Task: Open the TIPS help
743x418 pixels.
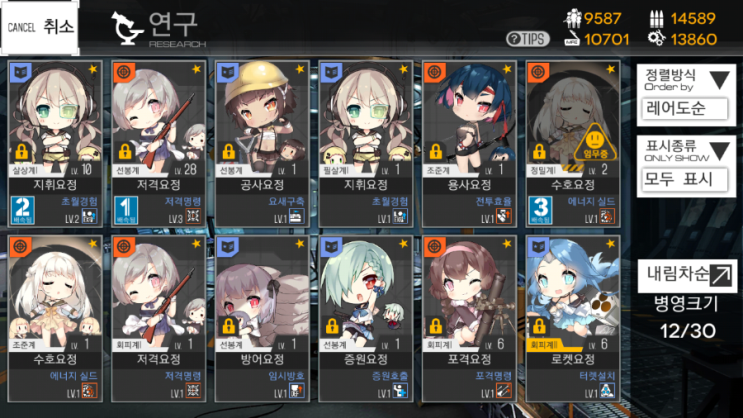Action: coord(527,39)
